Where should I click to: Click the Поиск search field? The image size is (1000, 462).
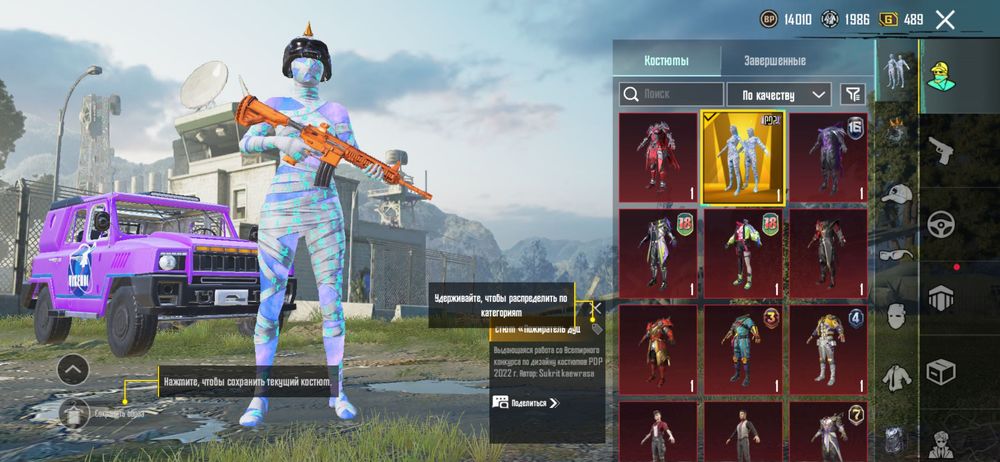670,94
